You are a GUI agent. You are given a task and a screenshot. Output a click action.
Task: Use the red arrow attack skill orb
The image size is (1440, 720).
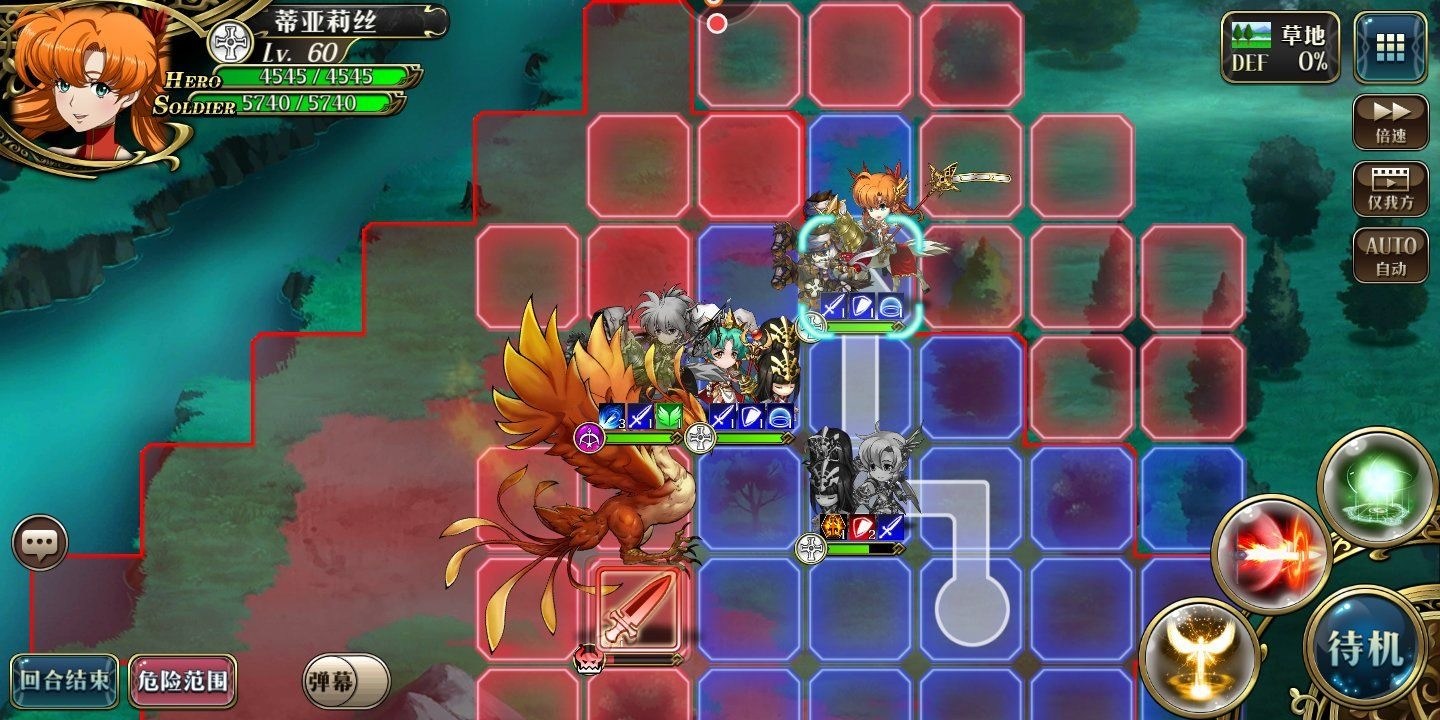pyautogui.click(x=1270, y=553)
